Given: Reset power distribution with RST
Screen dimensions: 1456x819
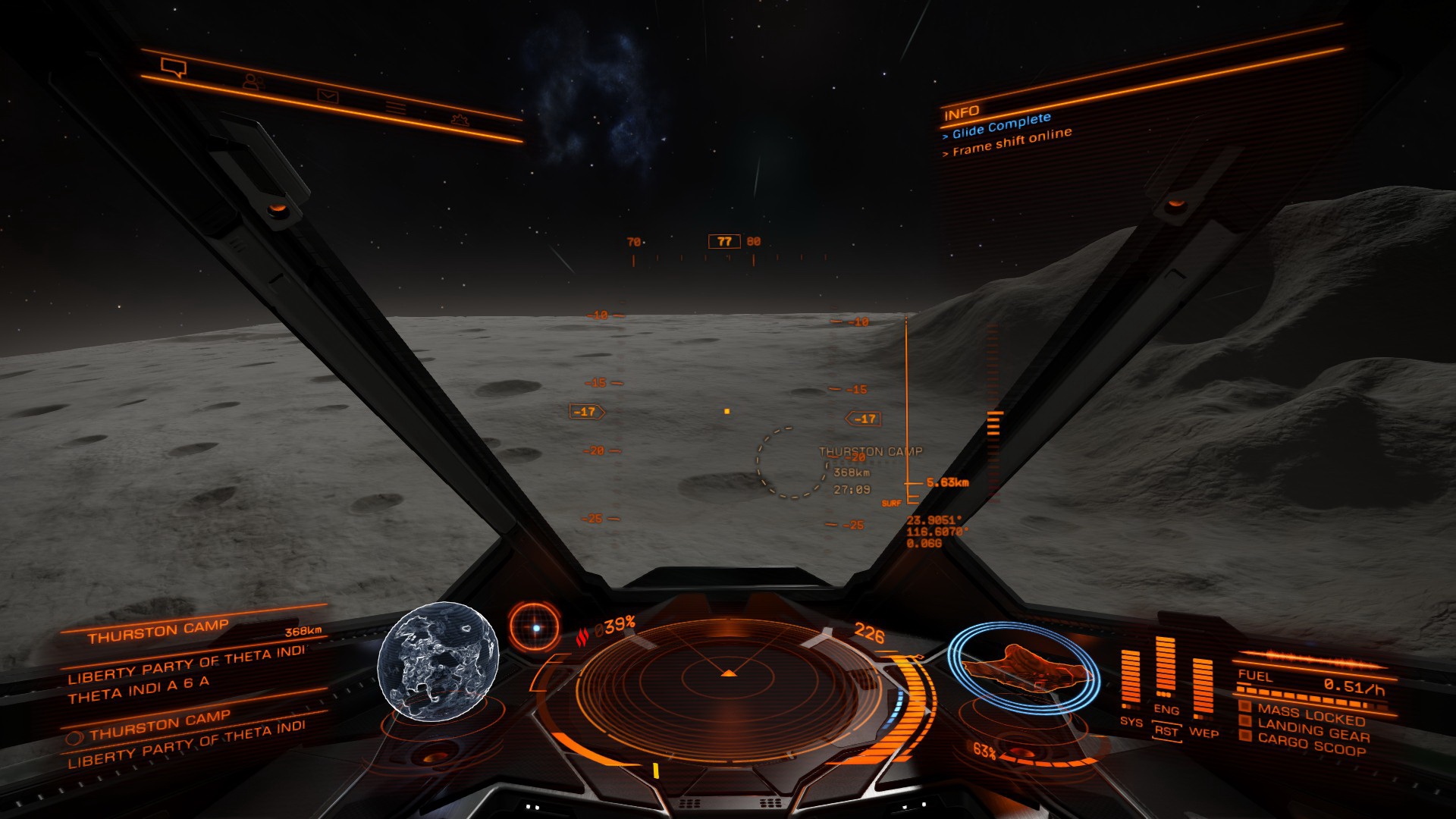Looking at the screenshot, I should (x=1166, y=731).
